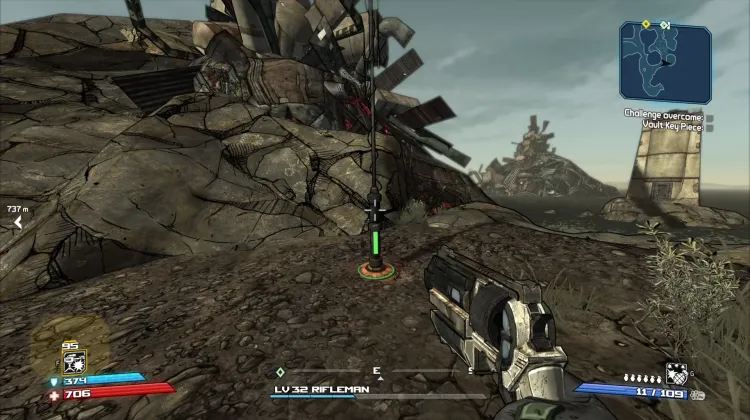Activate the turret action skill icon
The image size is (750, 420).
pyautogui.click(x=72, y=362)
